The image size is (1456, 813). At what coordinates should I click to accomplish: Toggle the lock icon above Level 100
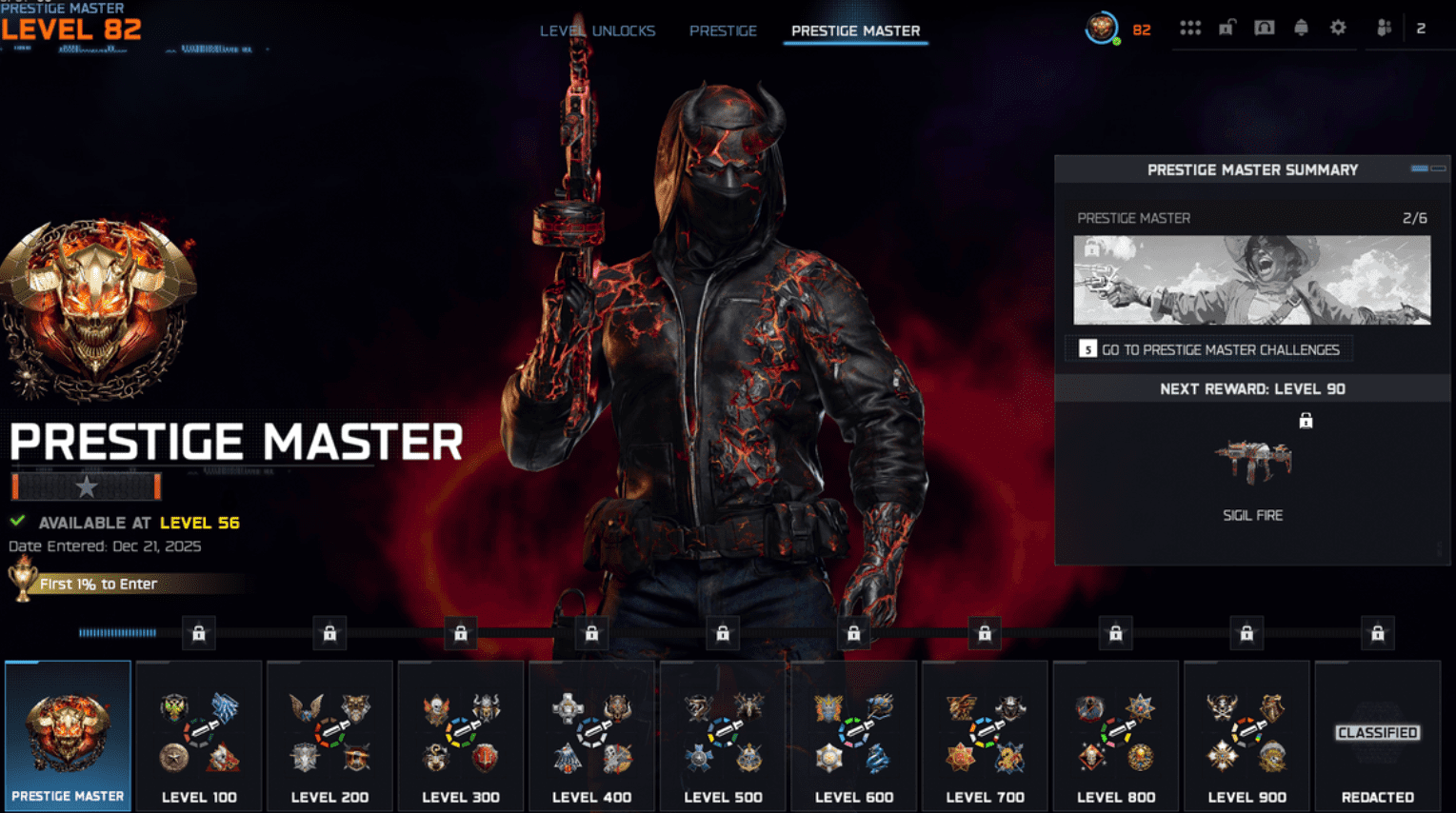[x=198, y=632]
